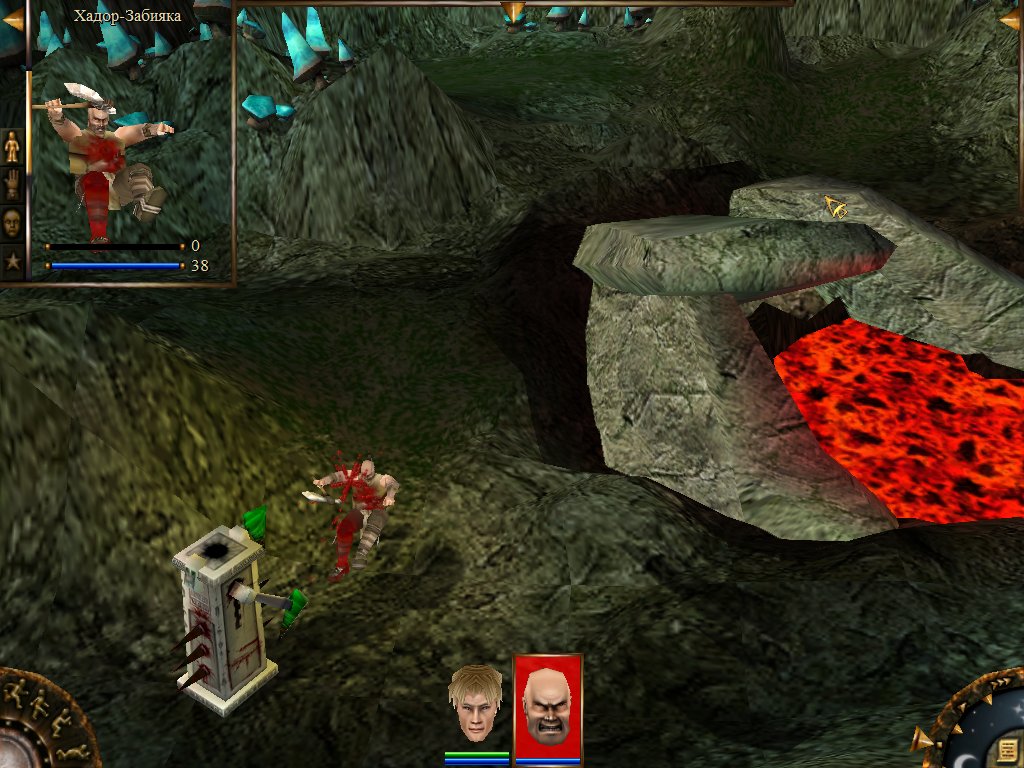Expand the panel using the top-right gold arrow
1024x768 pixels.
[1011, 18]
